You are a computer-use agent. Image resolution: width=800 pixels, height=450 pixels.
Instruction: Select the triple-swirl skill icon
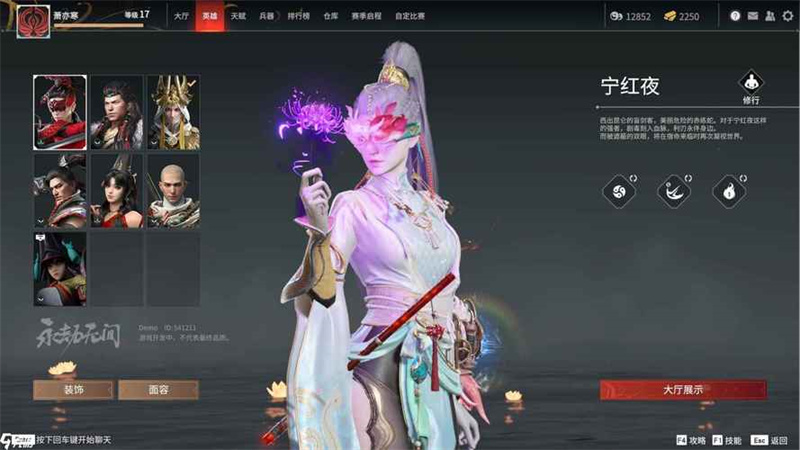point(620,190)
